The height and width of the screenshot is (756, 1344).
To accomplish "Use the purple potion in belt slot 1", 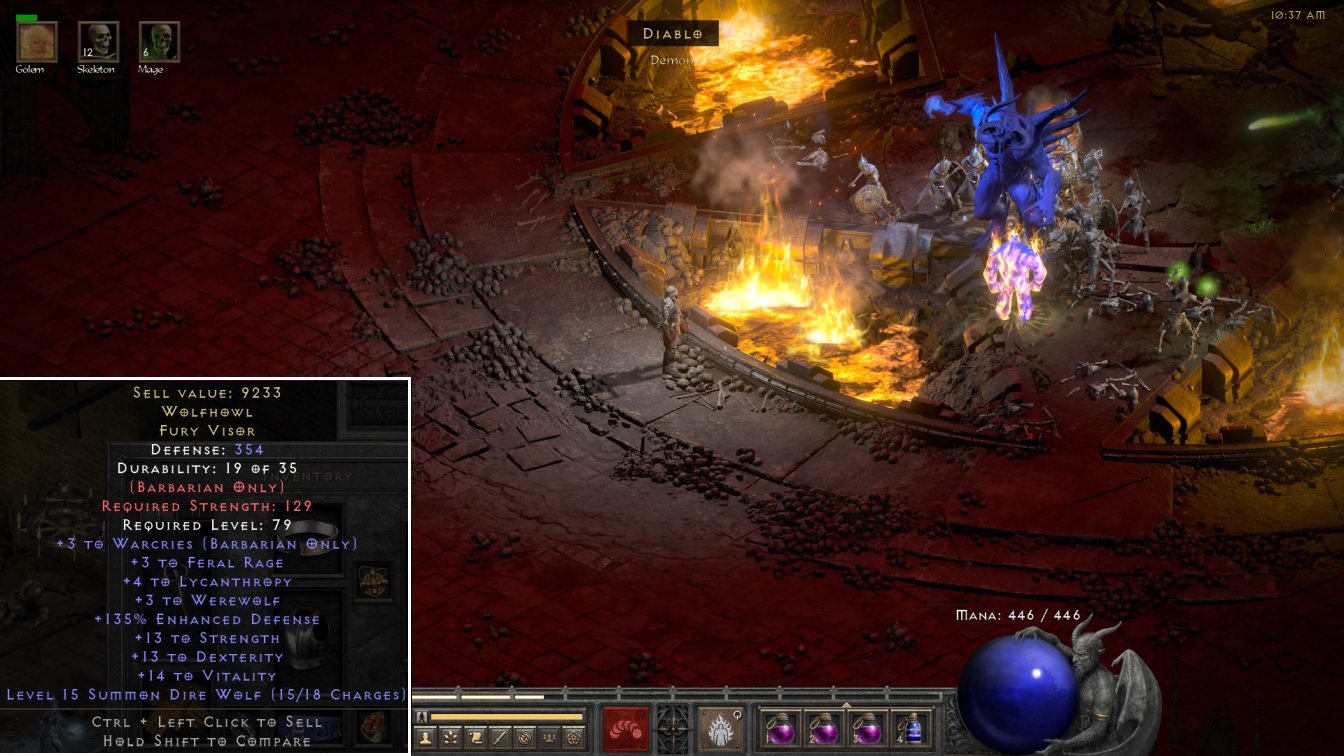I will pos(781,728).
